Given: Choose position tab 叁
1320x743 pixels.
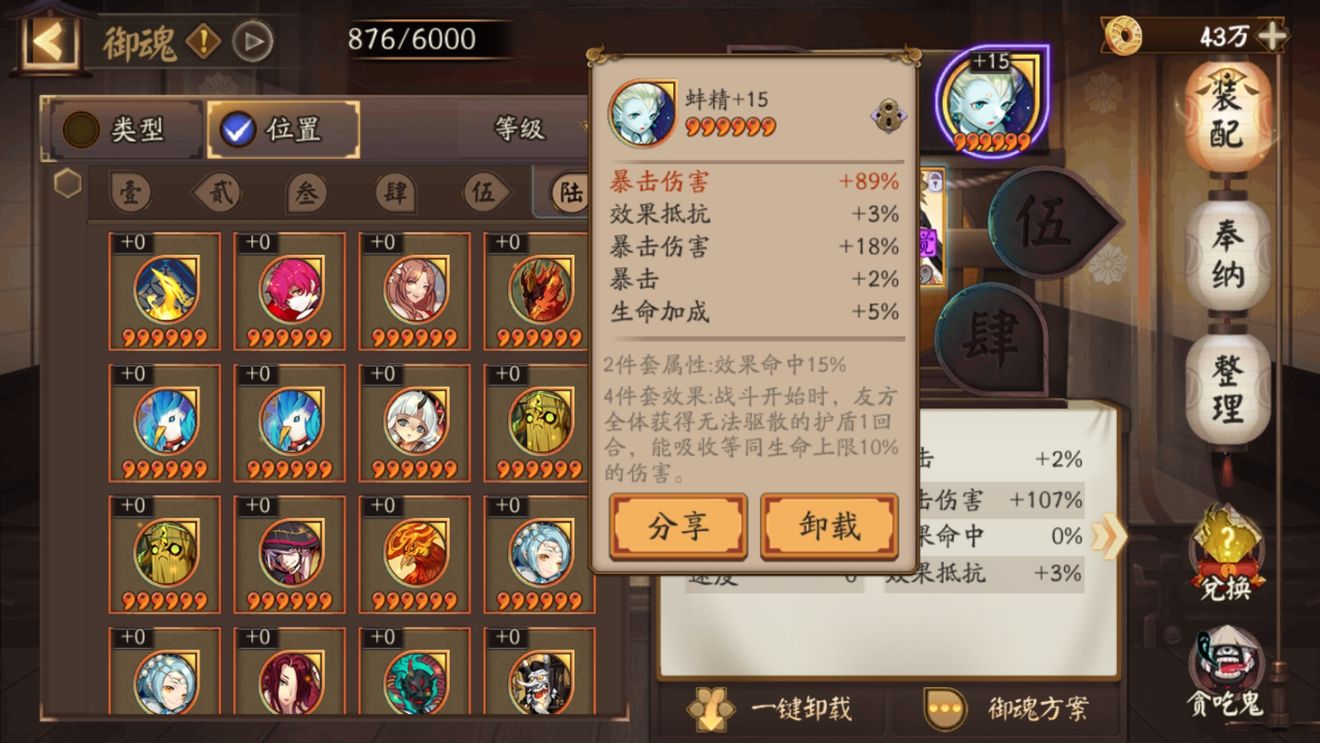Looking at the screenshot, I should pyautogui.click(x=307, y=193).
